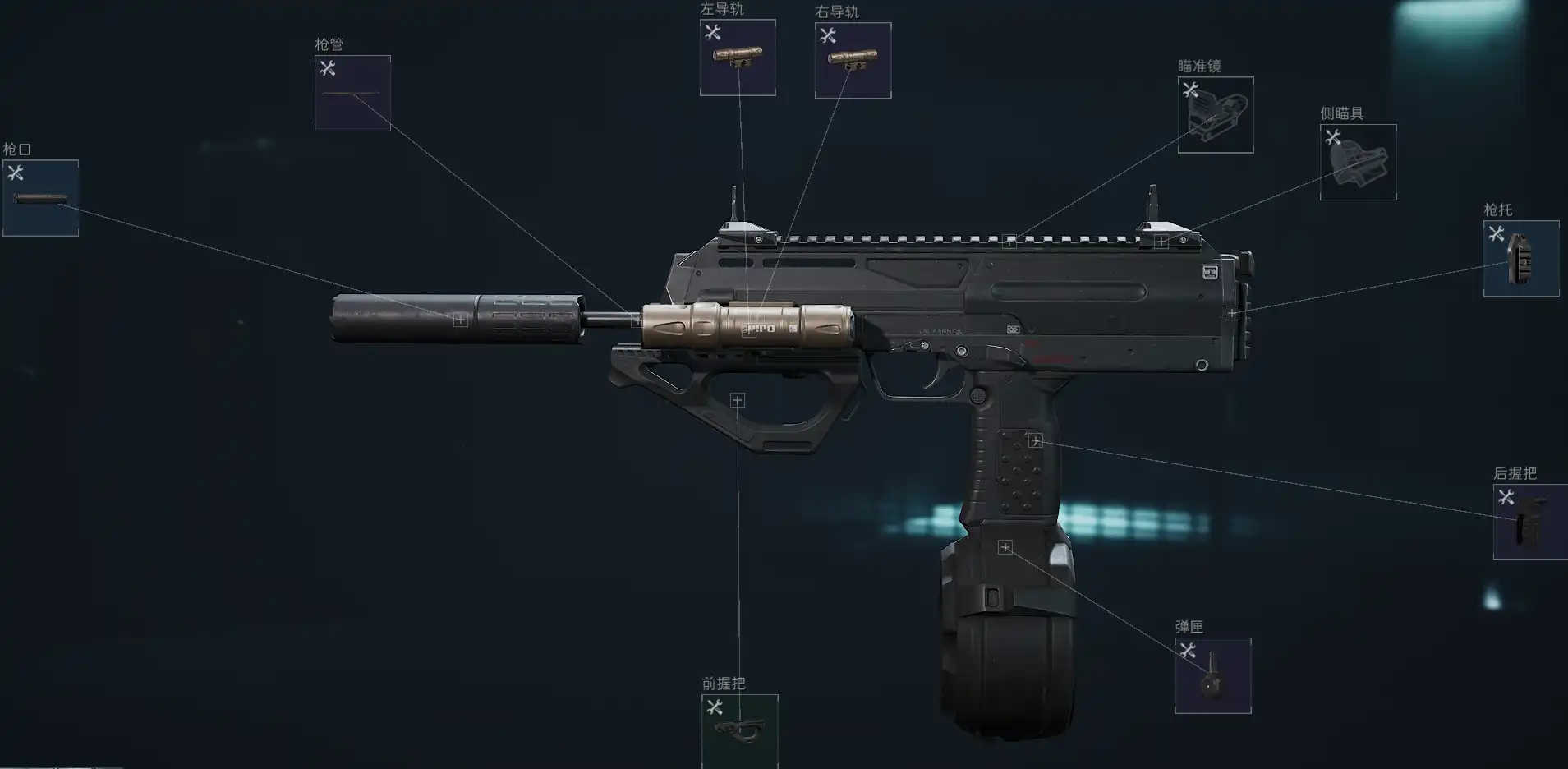The image size is (1568, 769).
Task: Select the 侧瞄具 side sight slot
Action: (x=1358, y=163)
